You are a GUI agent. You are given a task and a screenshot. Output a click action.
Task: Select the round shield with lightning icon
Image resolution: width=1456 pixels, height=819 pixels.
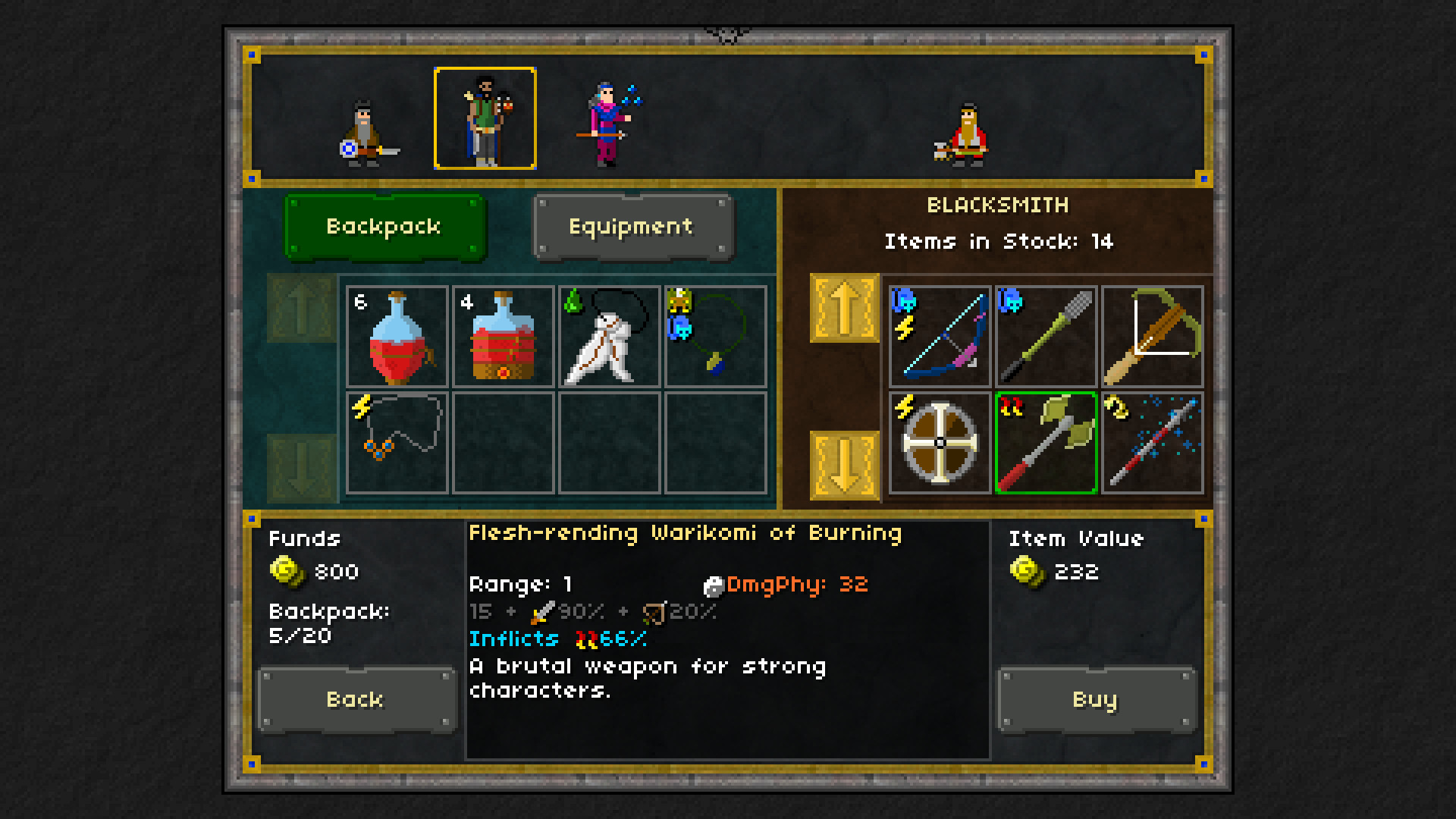pos(940,442)
